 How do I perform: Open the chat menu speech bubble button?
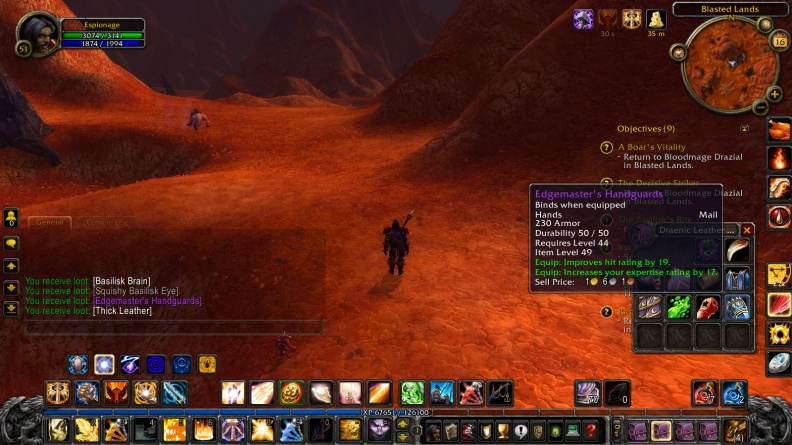10,243
